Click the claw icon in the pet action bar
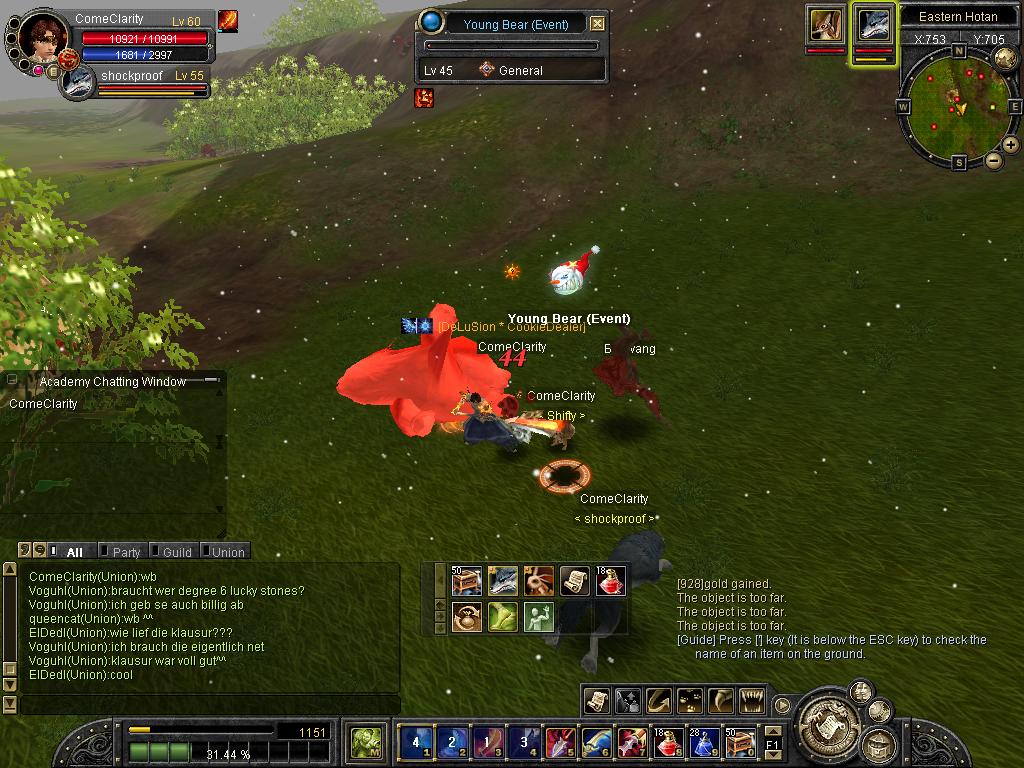The height and width of the screenshot is (768, 1024). pyautogui.click(x=722, y=701)
